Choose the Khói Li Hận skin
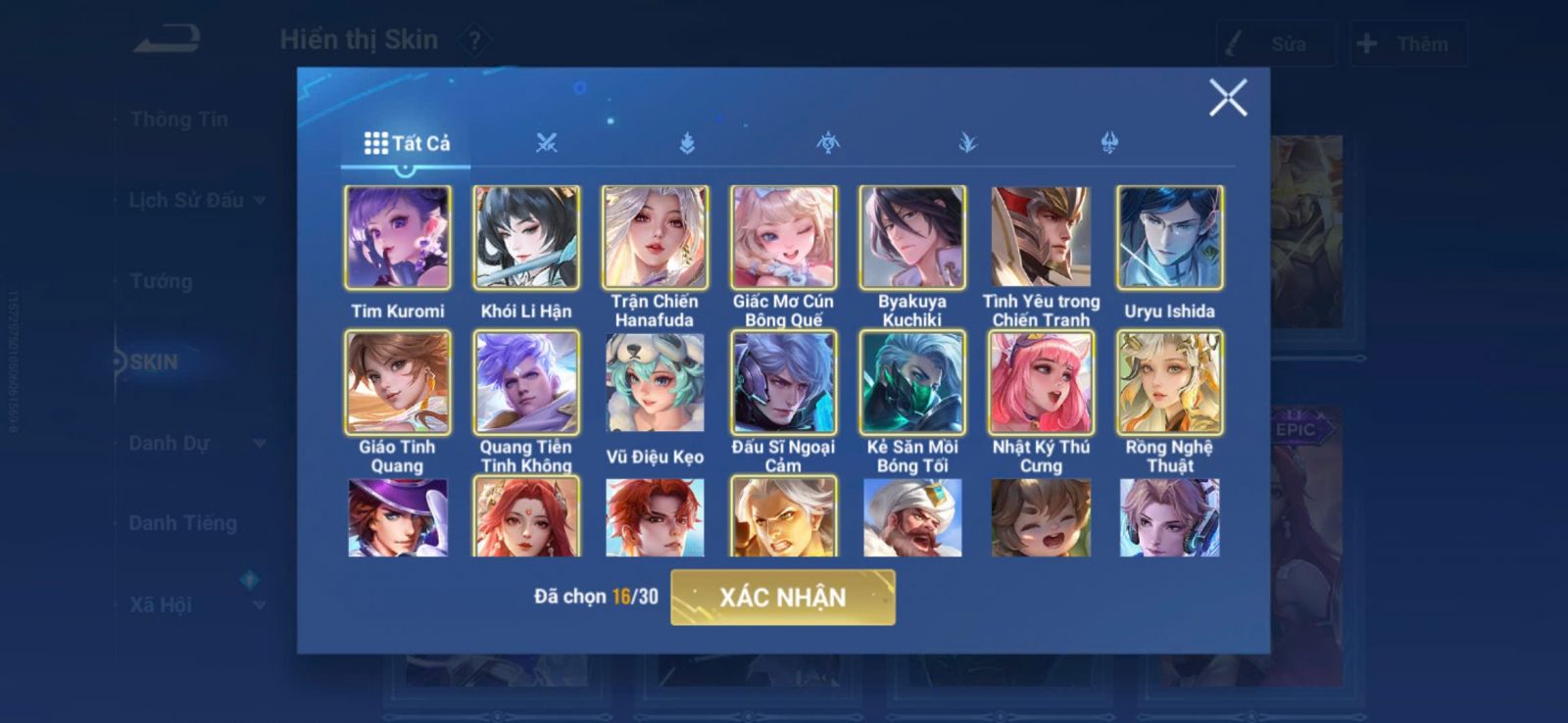 (x=526, y=238)
